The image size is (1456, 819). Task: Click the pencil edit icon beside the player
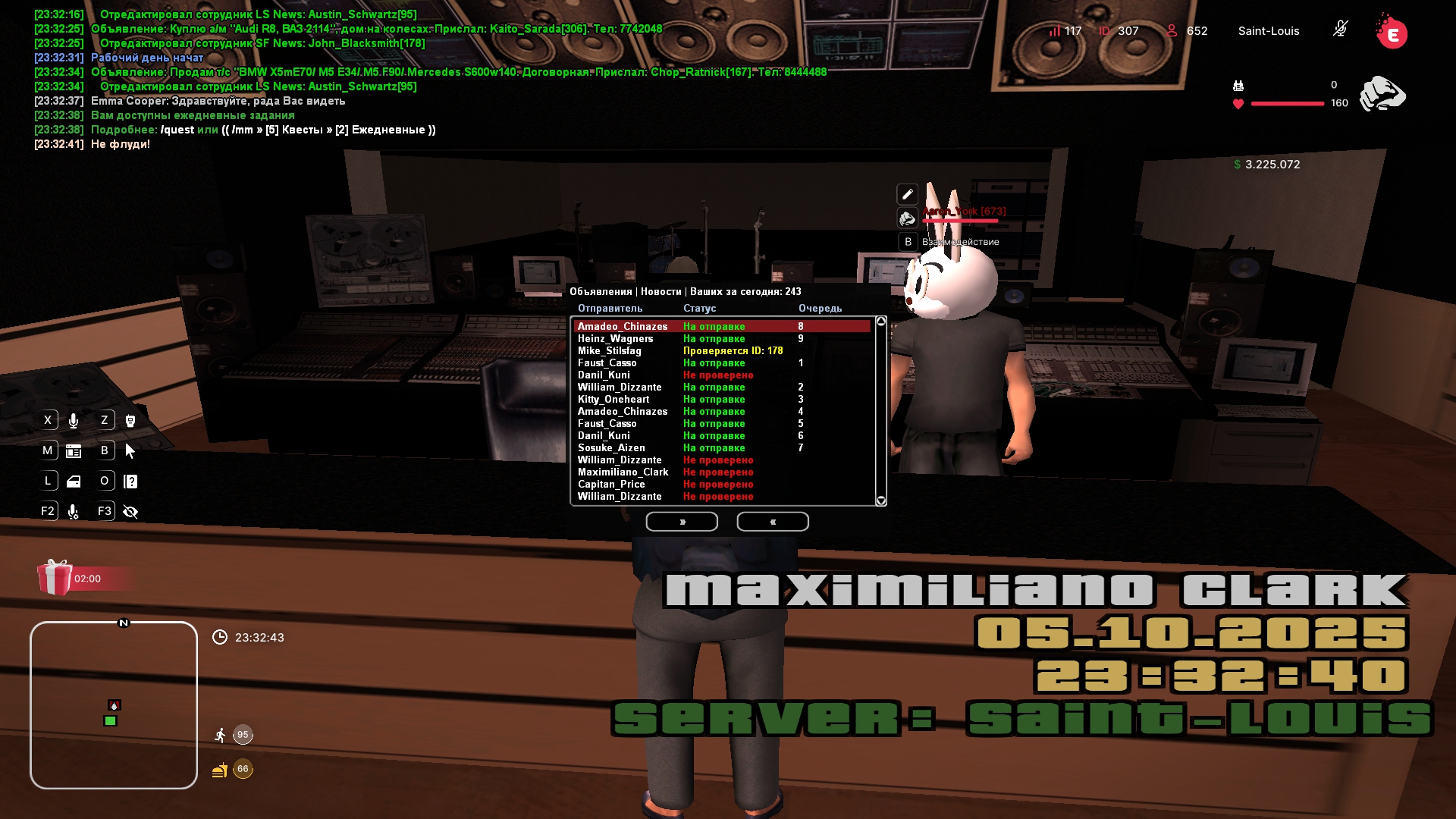coord(907,194)
